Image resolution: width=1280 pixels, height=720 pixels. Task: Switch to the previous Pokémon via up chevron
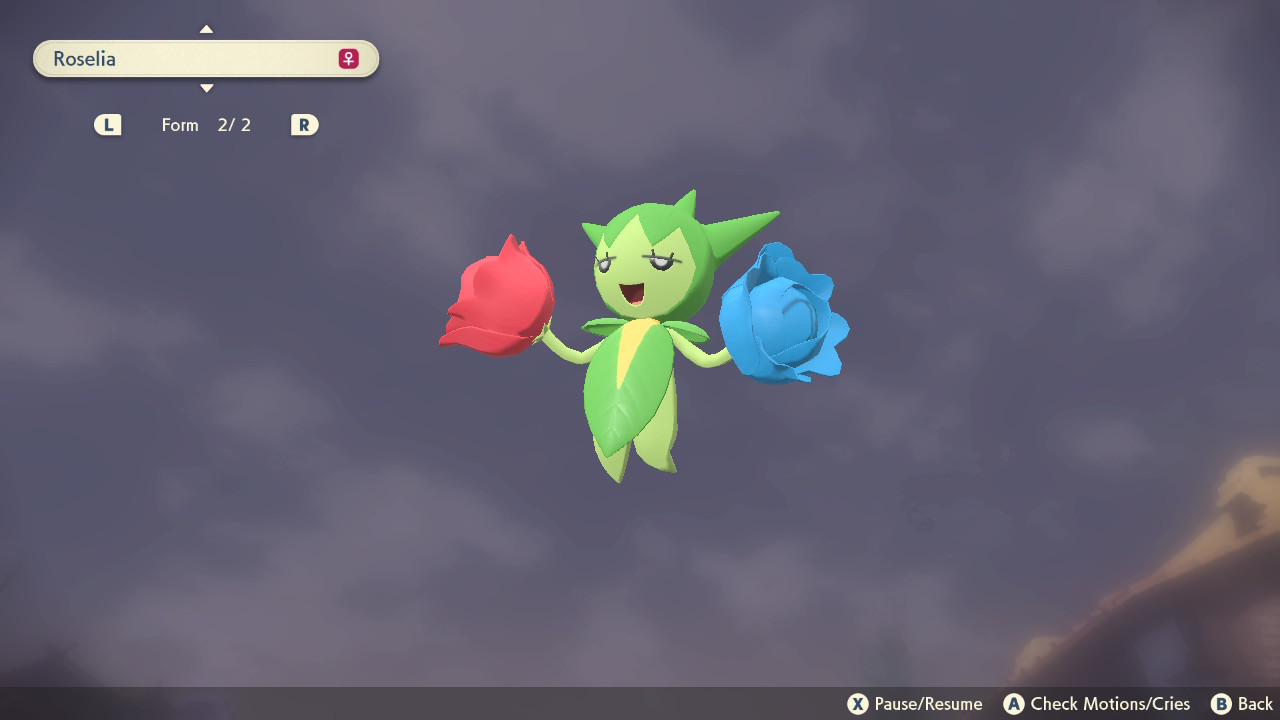click(x=206, y=29)
